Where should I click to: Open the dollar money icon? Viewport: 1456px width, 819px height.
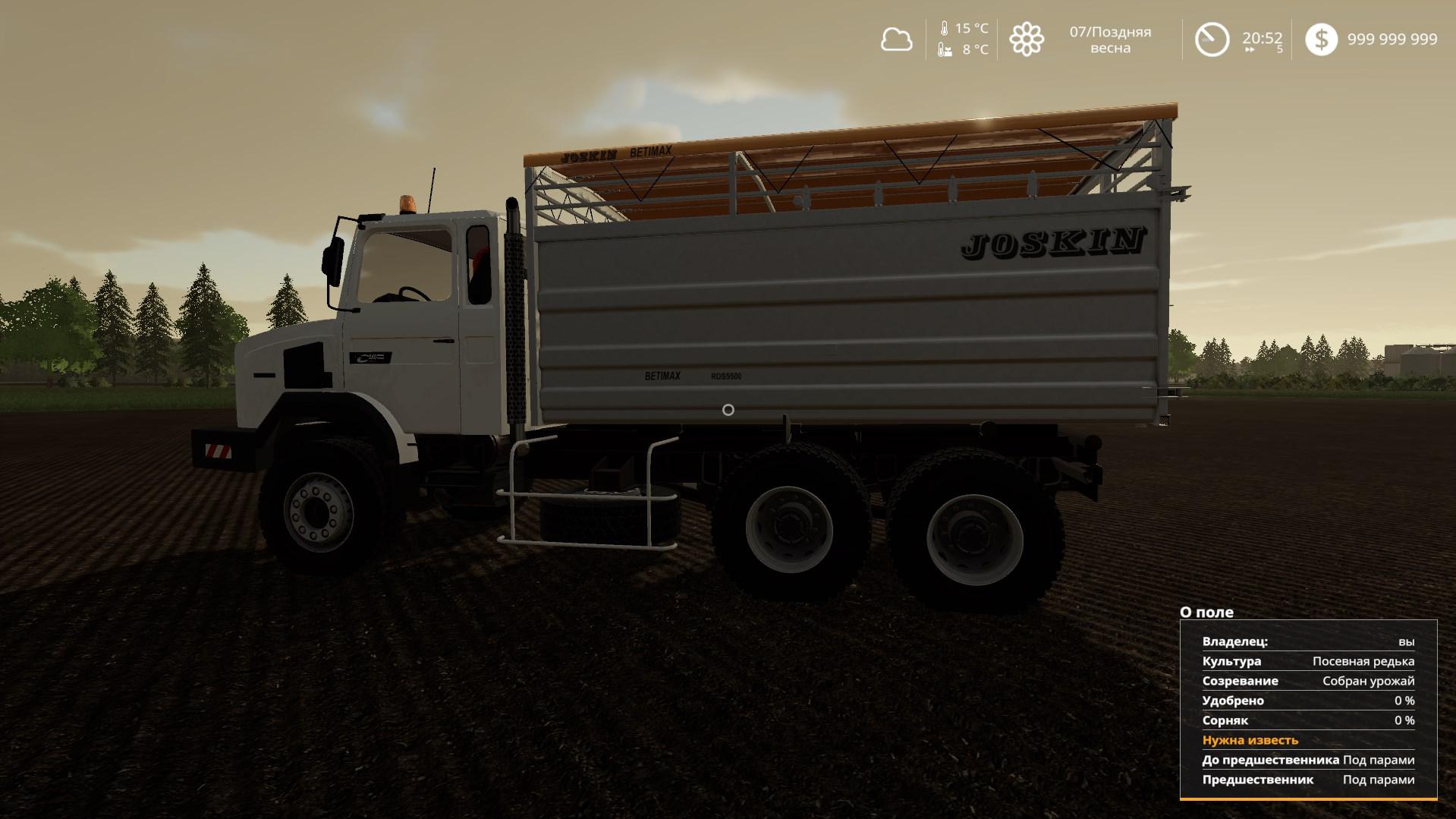tap(1321, 39)
